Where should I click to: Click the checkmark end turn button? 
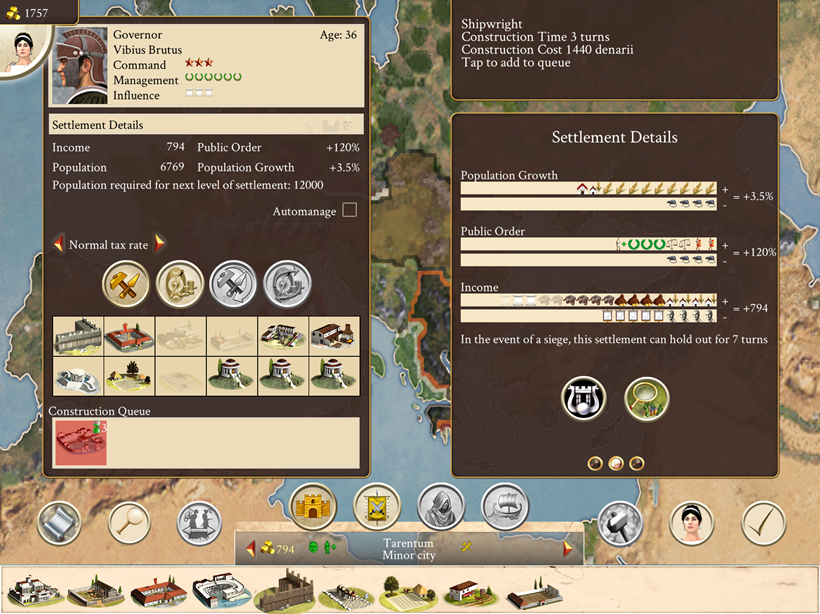763,523
